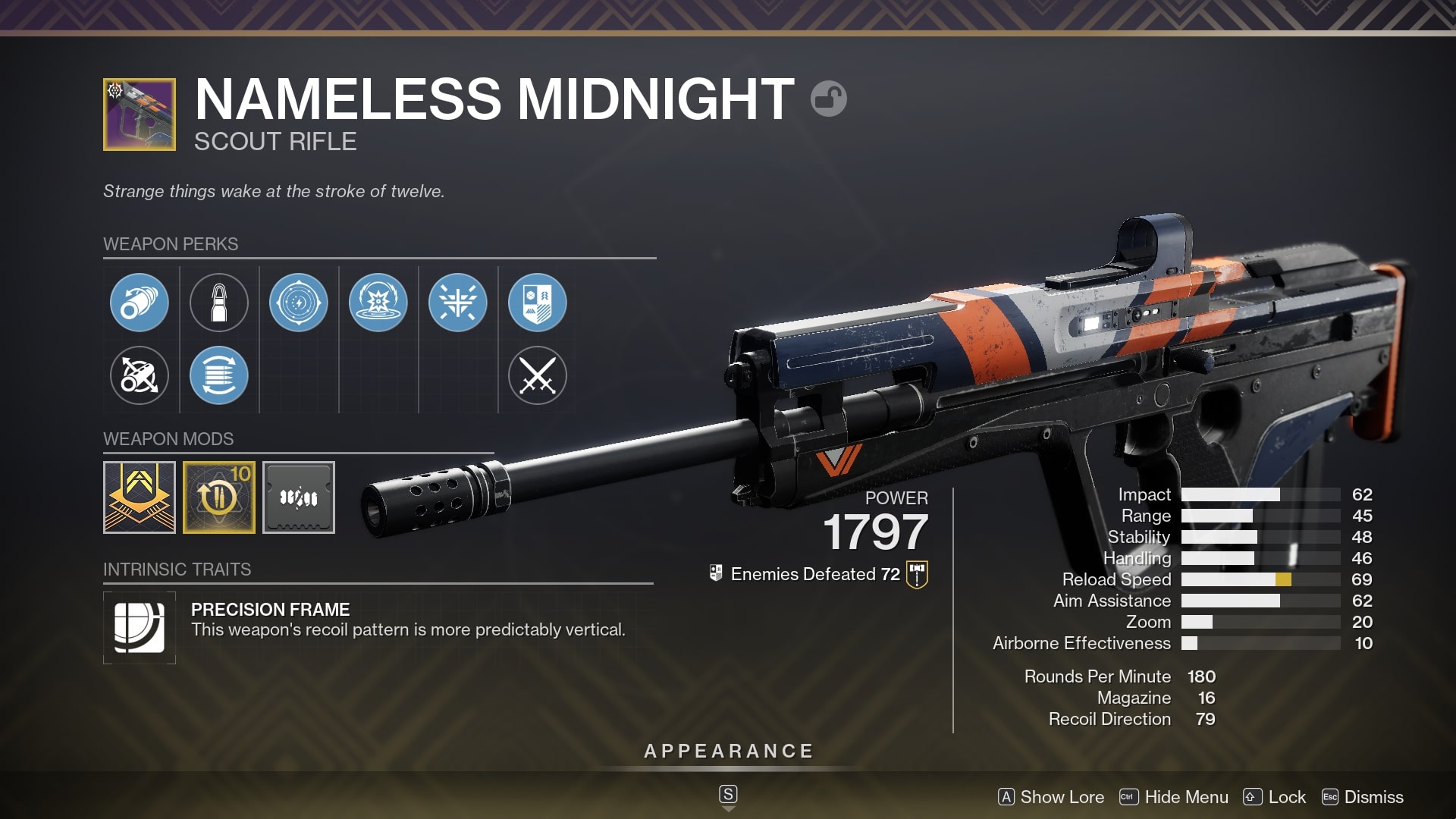Switch to the Appearance tab
The height and width of the screenshot is (819, 1456).
click(727, 752)
